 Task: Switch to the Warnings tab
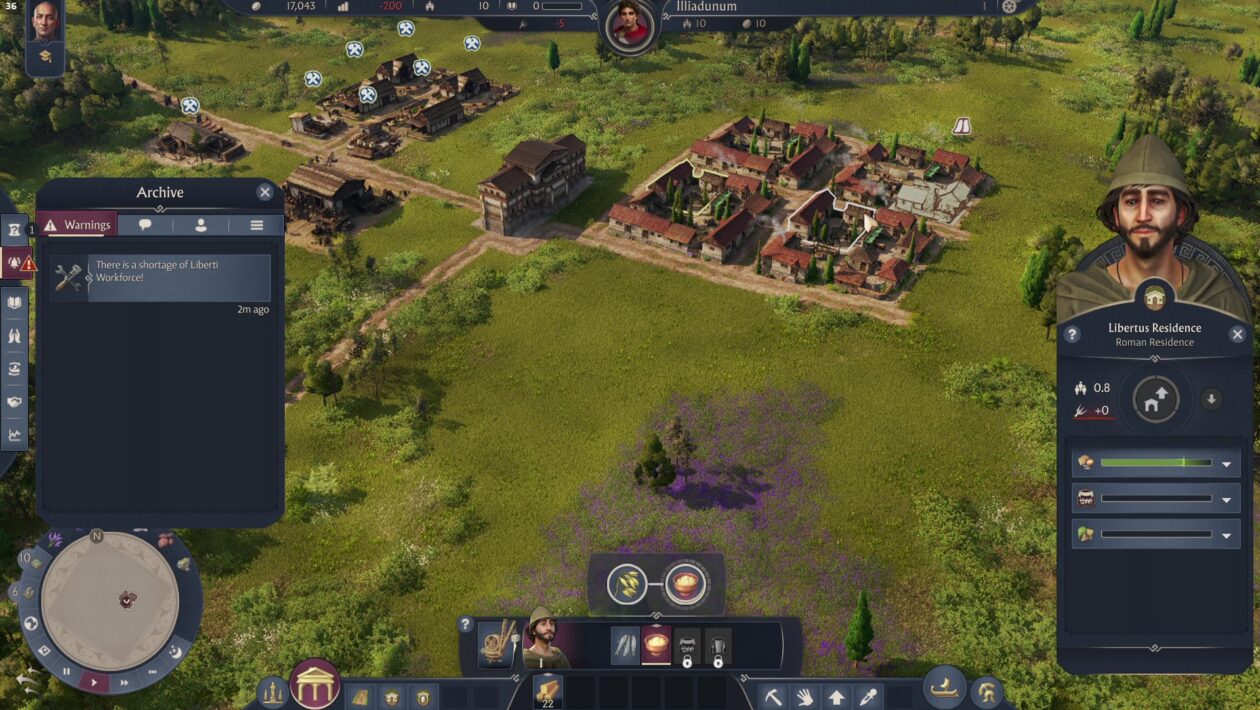click(77, 225)
